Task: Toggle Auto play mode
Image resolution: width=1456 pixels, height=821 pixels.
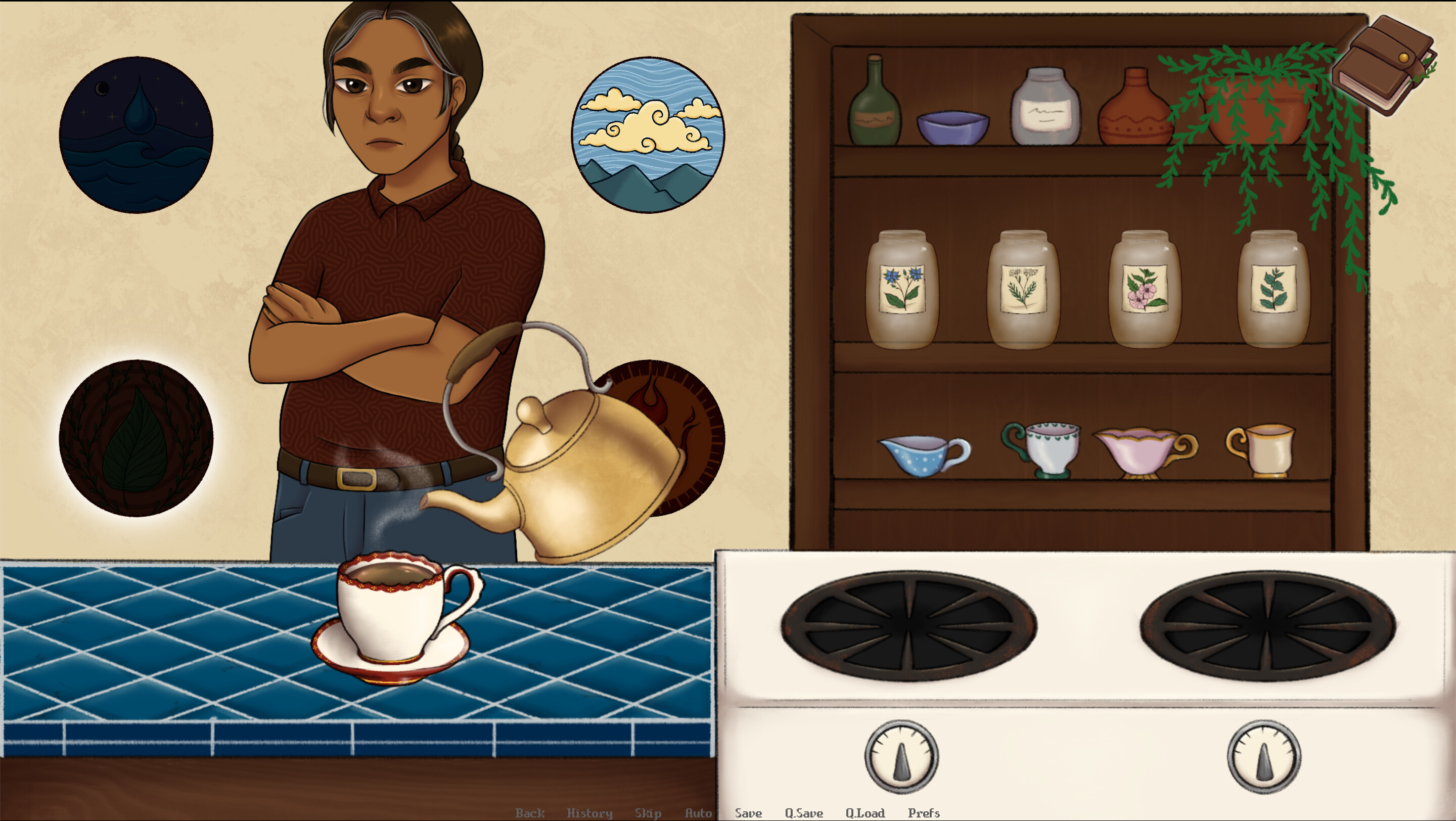Action: pos(699,813)
